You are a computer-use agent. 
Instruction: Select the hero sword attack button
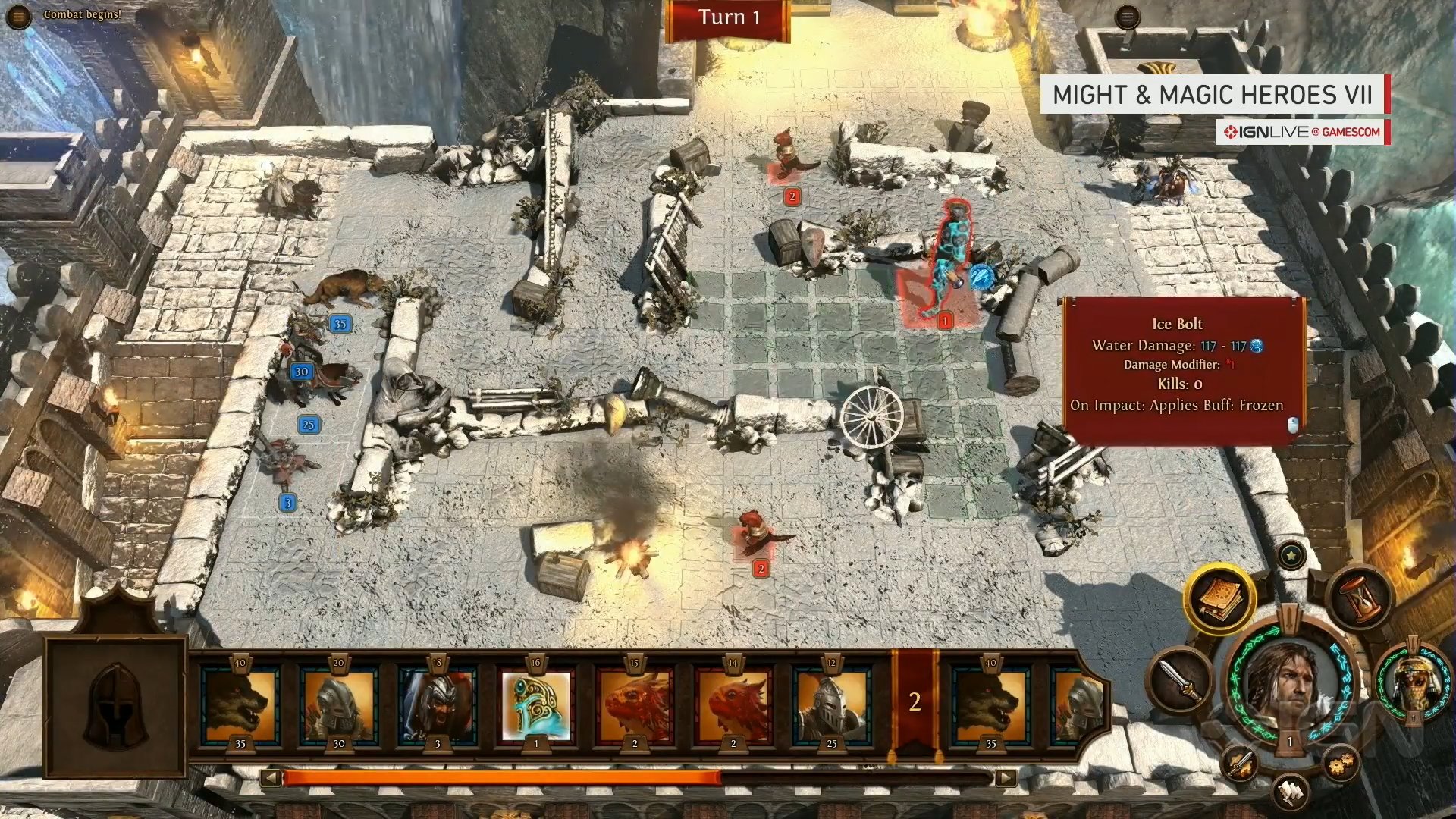pyautogui.click(x=1181, y=679)
